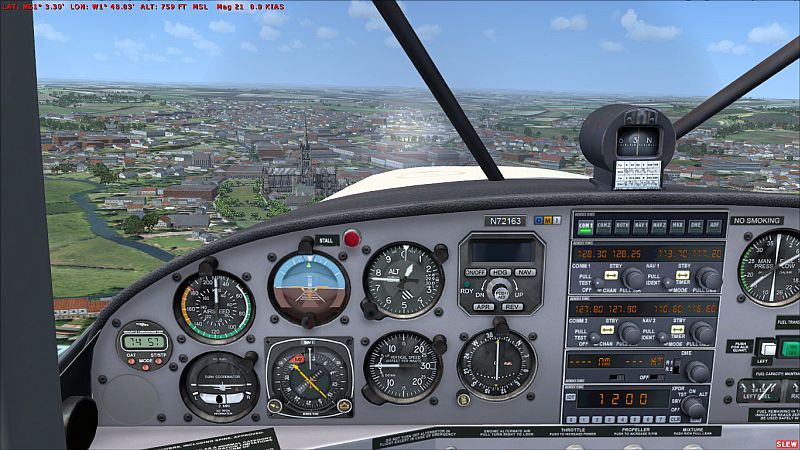Screen dimensions: 800x450
Task: Toggle the ADF audio panel button
Action: click(x=714, y=226)
